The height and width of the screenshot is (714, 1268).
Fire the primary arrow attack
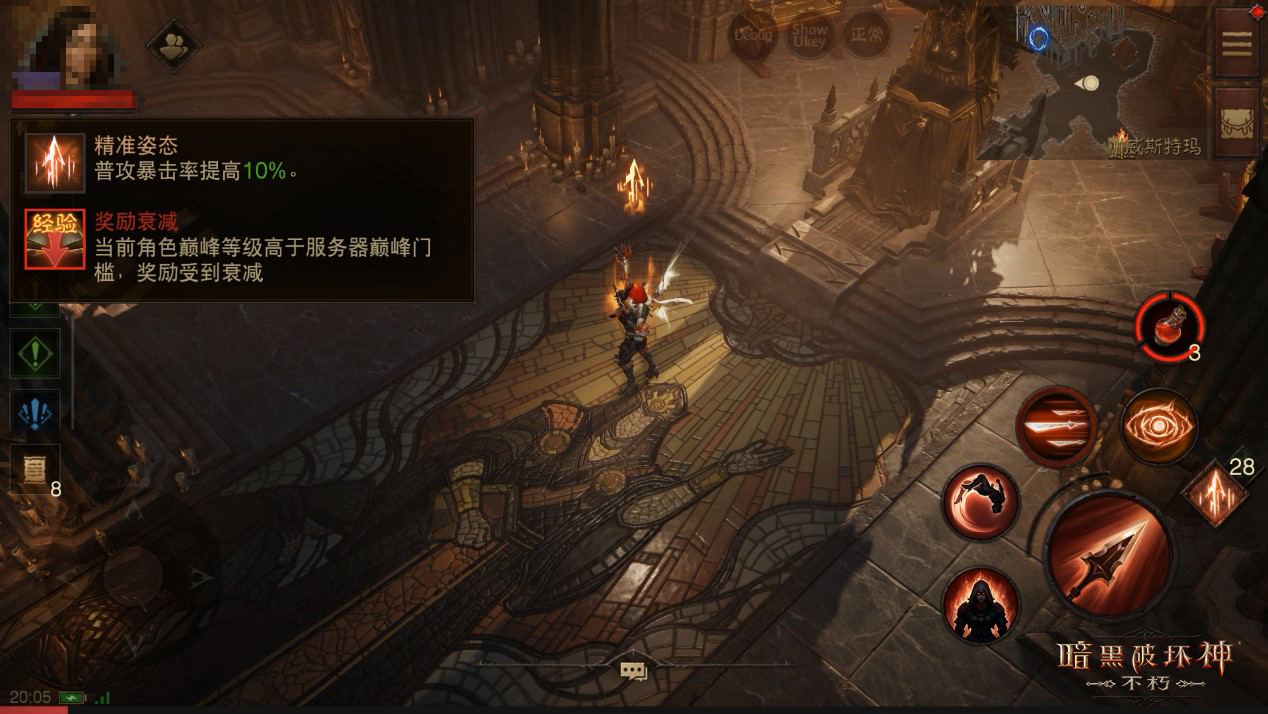click(1108, 553)
